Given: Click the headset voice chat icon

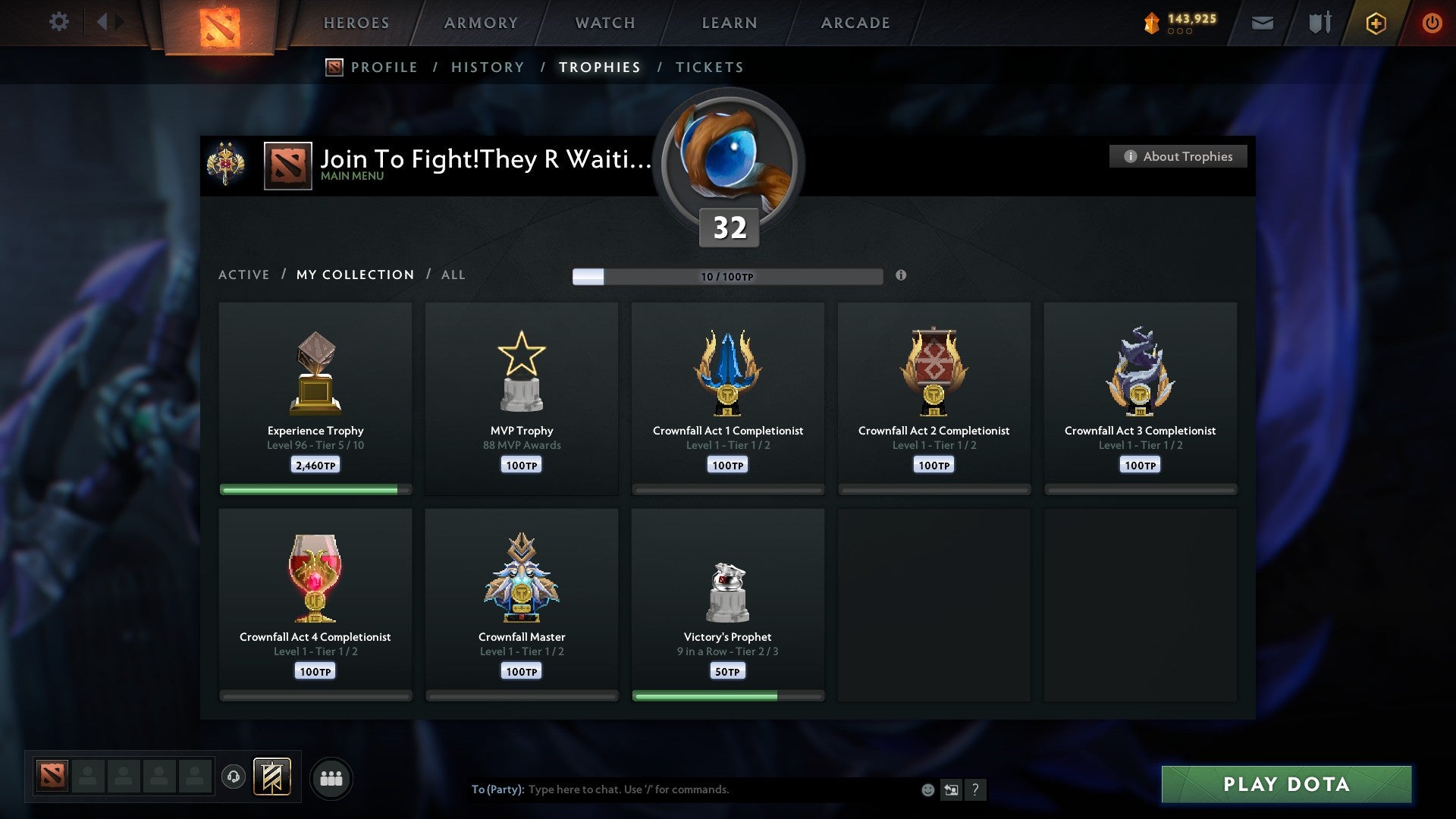Looking at the screenshot, I should tap(235, 777).
